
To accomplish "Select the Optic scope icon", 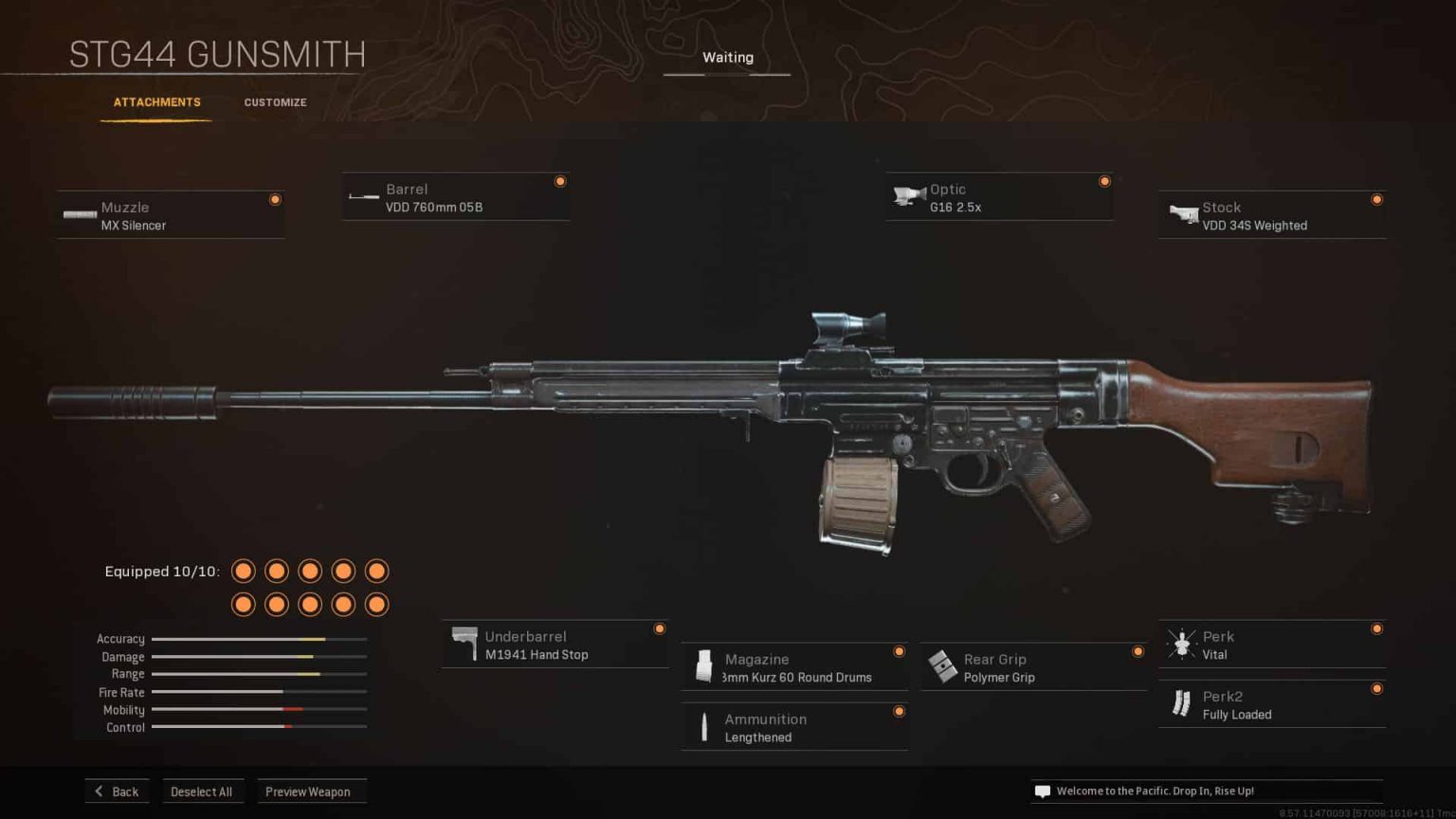I will coord(909,195).
